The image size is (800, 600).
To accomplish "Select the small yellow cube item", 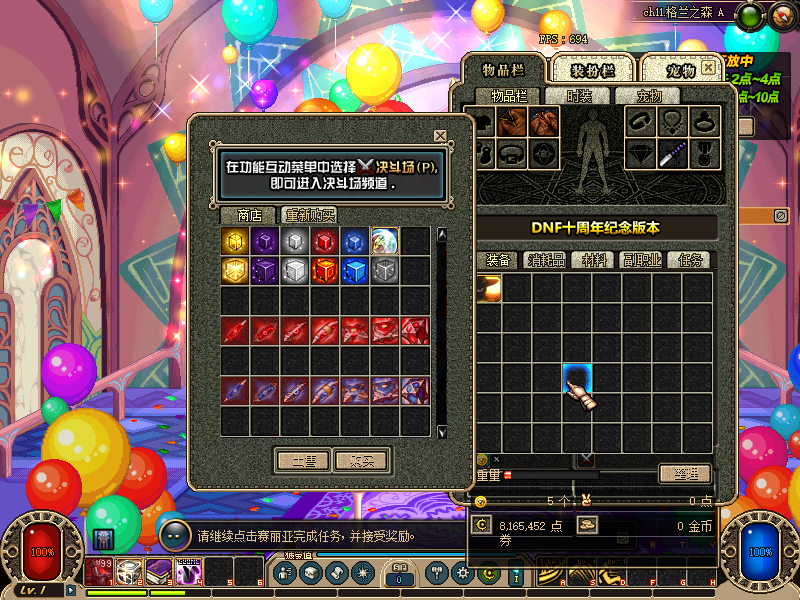I will point(235,241).
